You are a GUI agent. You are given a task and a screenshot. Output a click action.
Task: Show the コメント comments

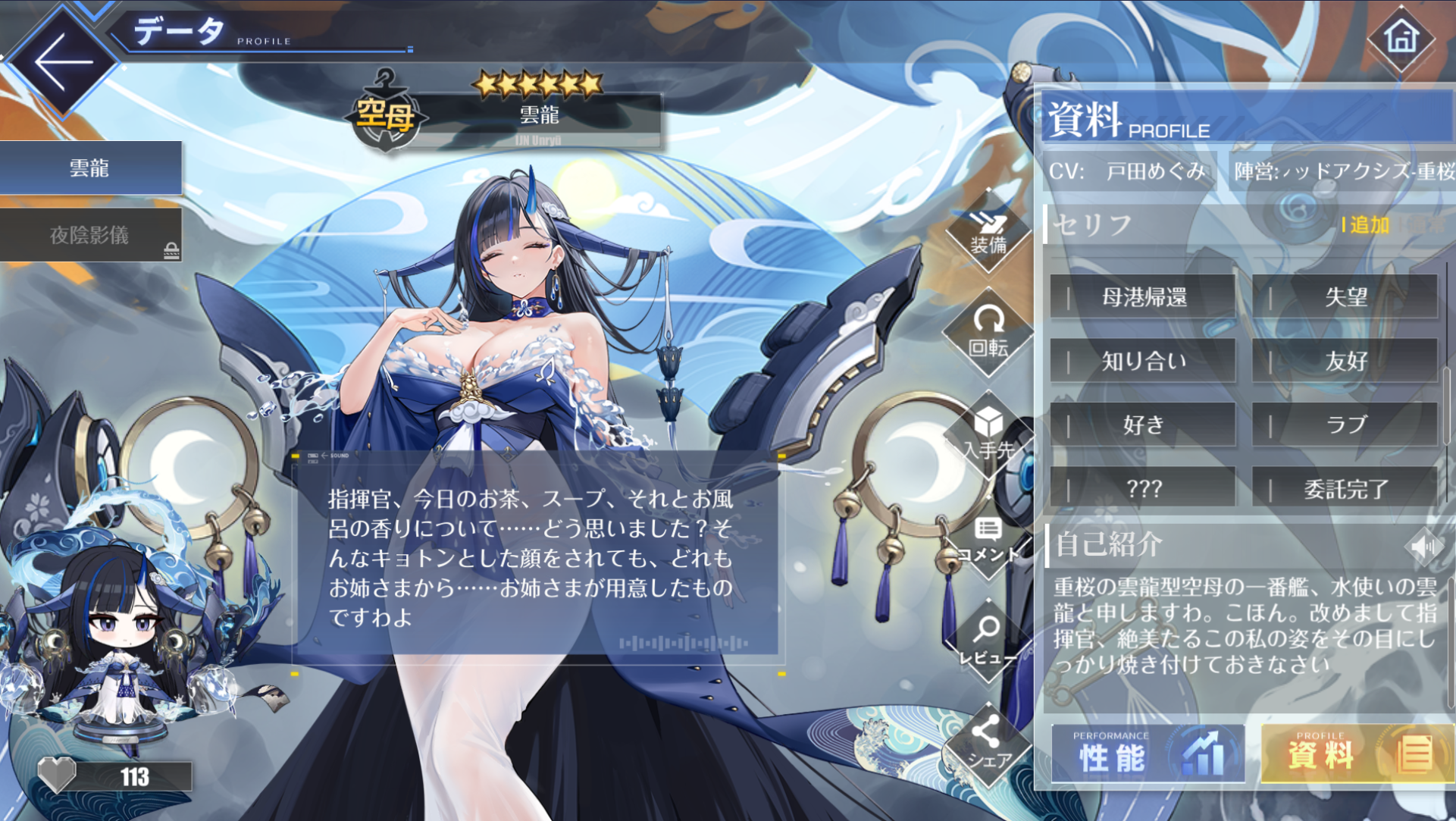[x=988, y=540]
